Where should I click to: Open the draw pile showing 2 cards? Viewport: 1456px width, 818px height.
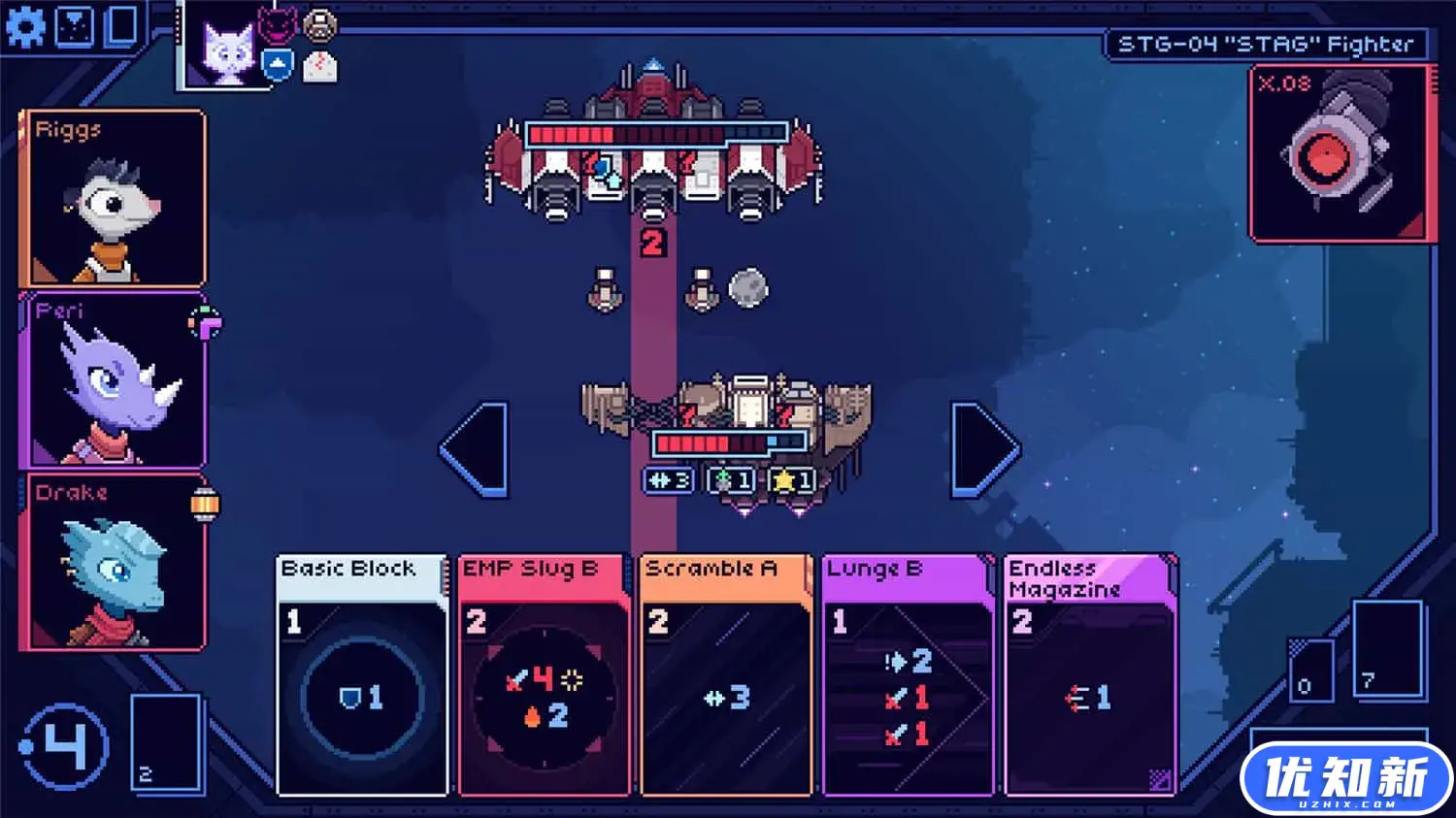coord(166,742)
